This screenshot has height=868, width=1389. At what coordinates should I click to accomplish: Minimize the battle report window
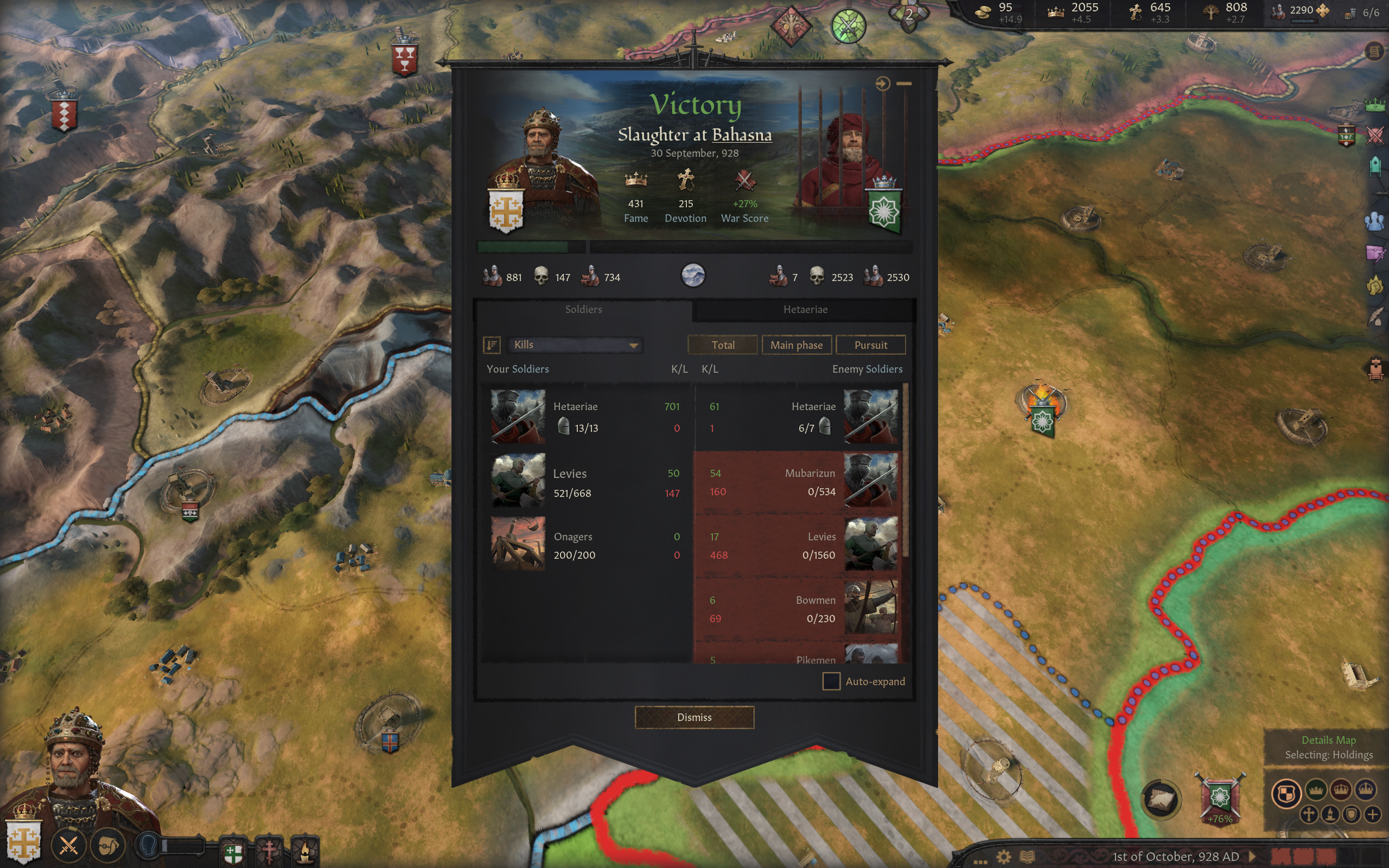pyautogui.click(x=904, y=84)
